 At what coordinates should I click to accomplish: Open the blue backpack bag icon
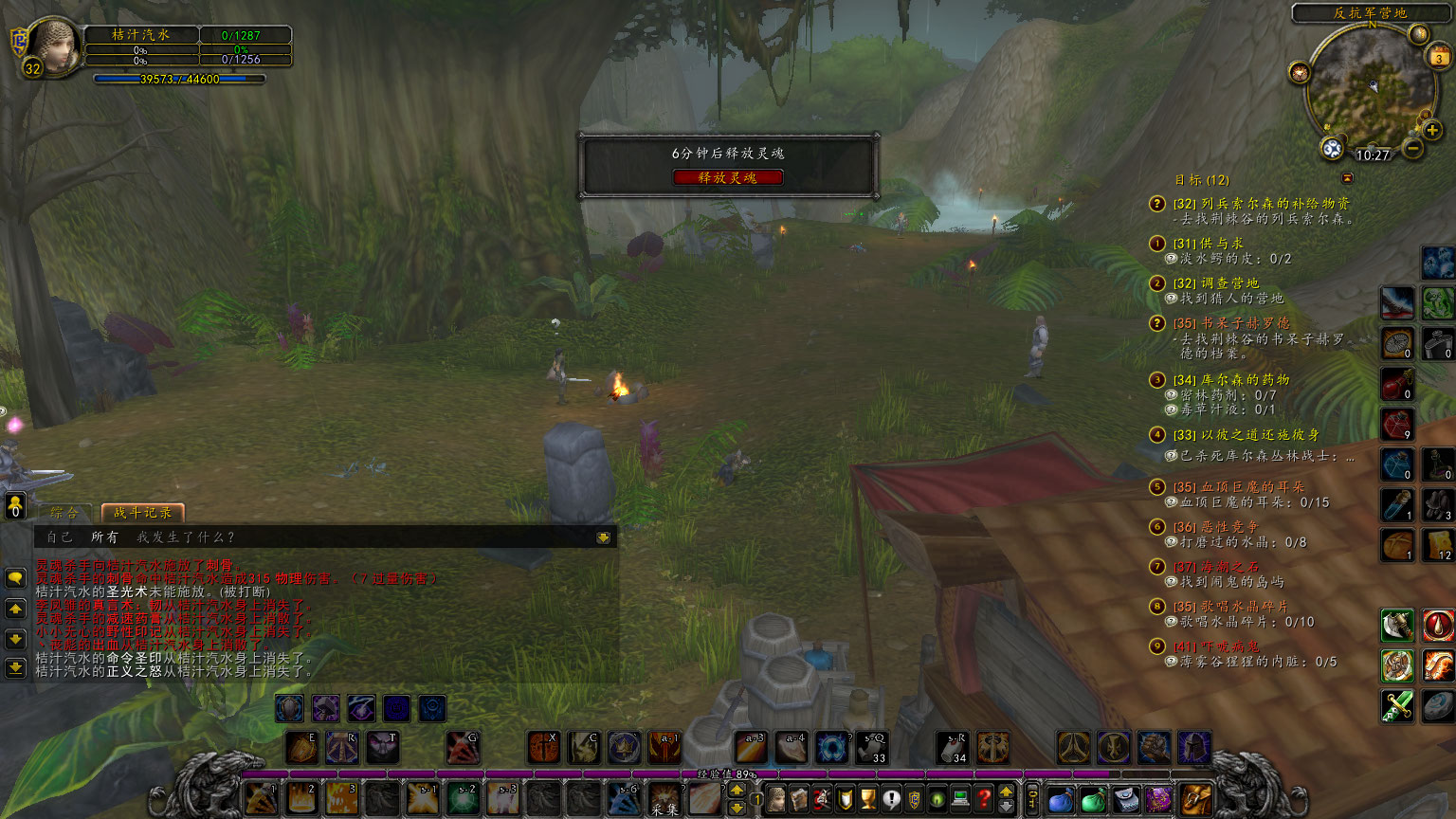coord(1061,799)
